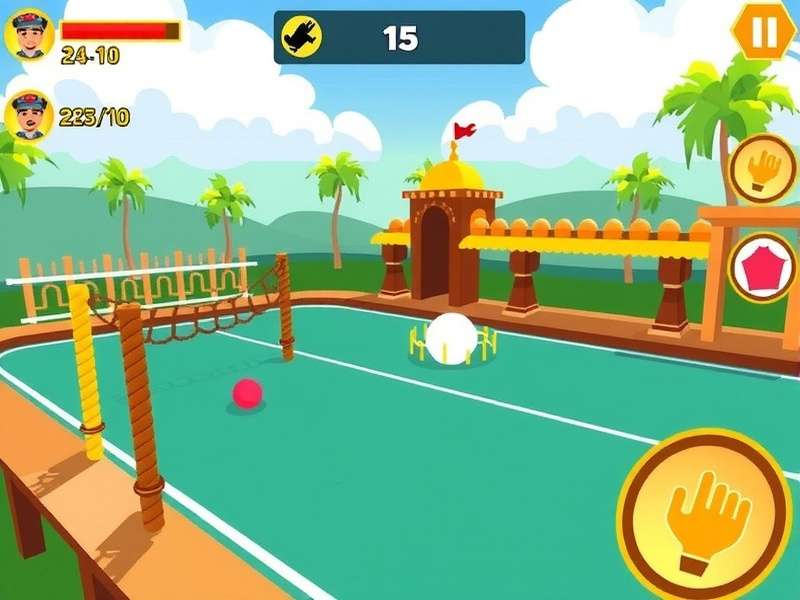800x600 pixels.
Task: Use the red pentagon ability button
Action: click(x=764, y=267)
